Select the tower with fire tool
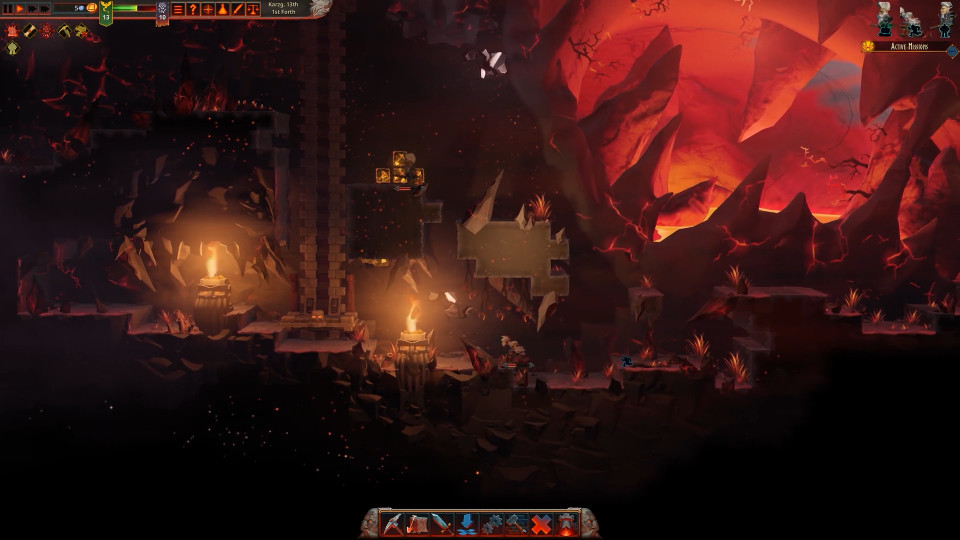This screenshot has width=960, height=540. (x=566, y=523)
